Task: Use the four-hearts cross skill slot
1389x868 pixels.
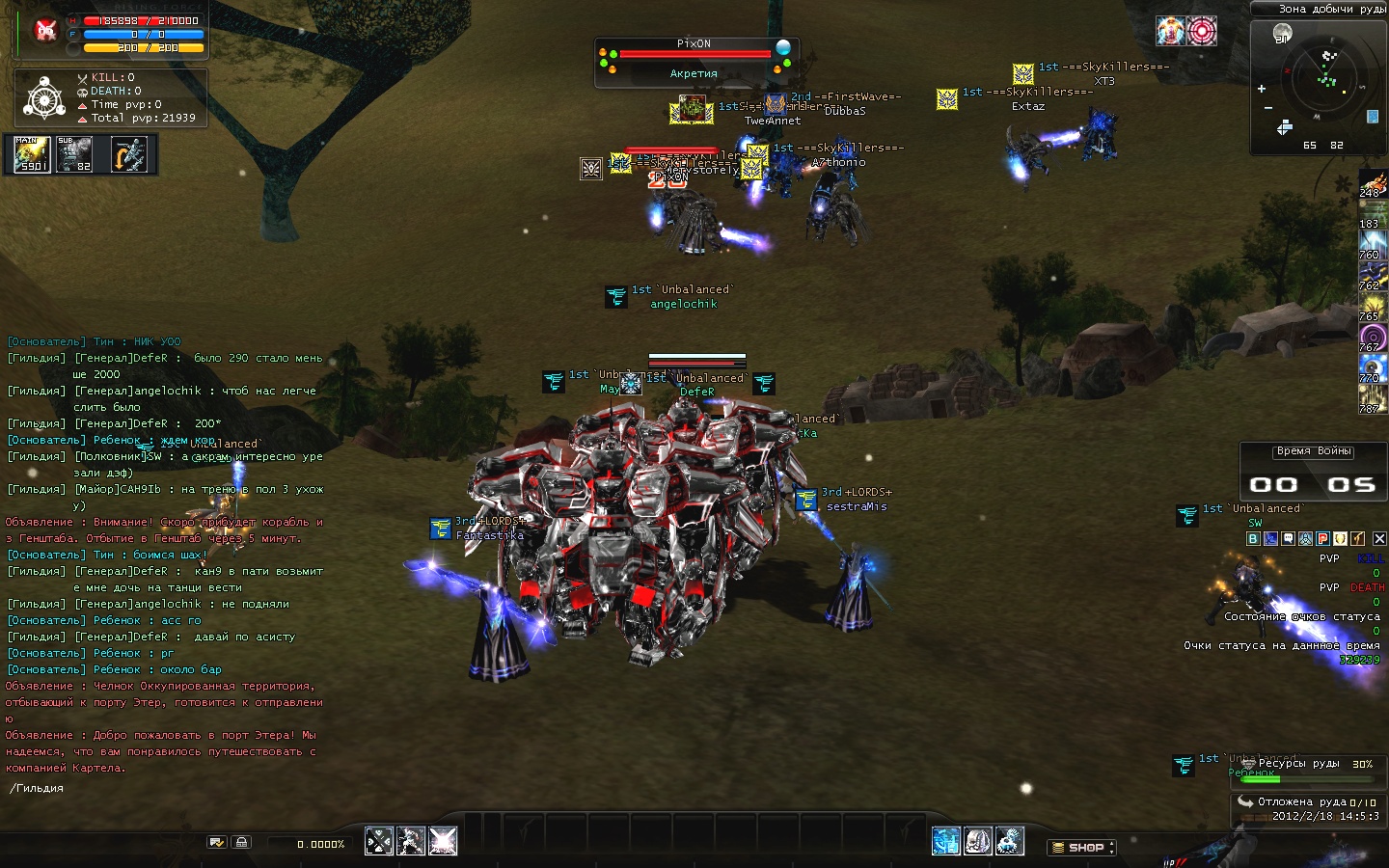Action: pyautogui.click(x=379, y=841)
